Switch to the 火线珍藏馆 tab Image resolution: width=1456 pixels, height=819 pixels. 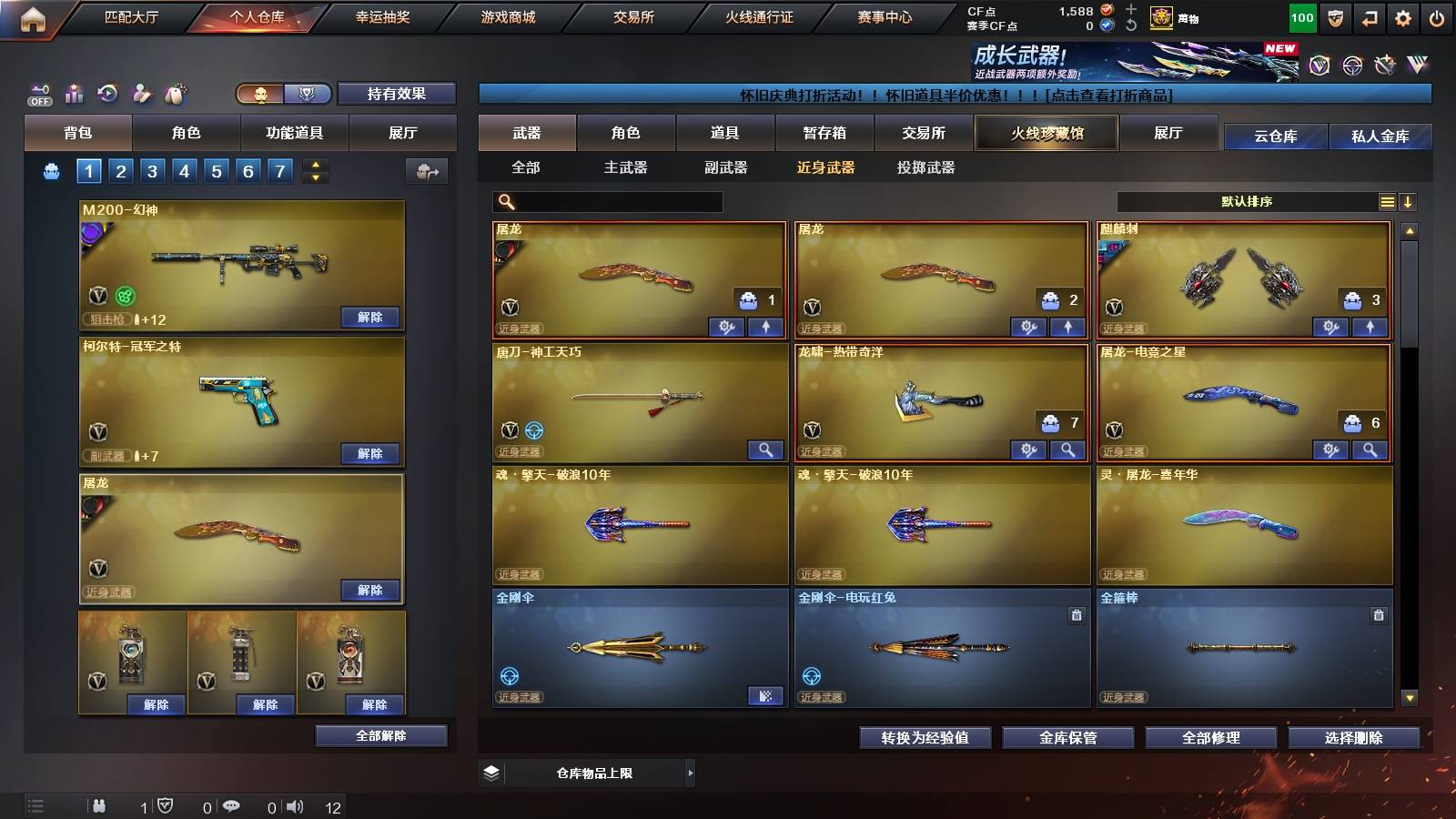(x=1046, y=133)
